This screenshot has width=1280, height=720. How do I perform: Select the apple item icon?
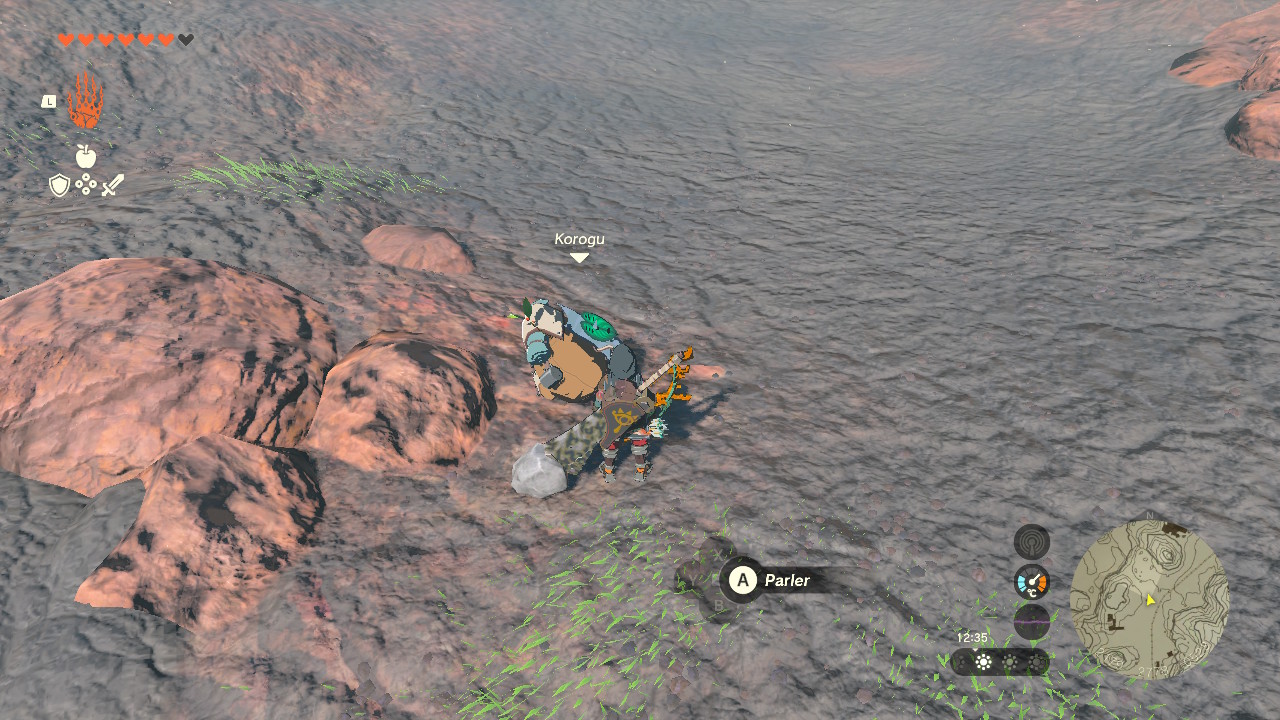pyautogui.click(x=86, y=156)
